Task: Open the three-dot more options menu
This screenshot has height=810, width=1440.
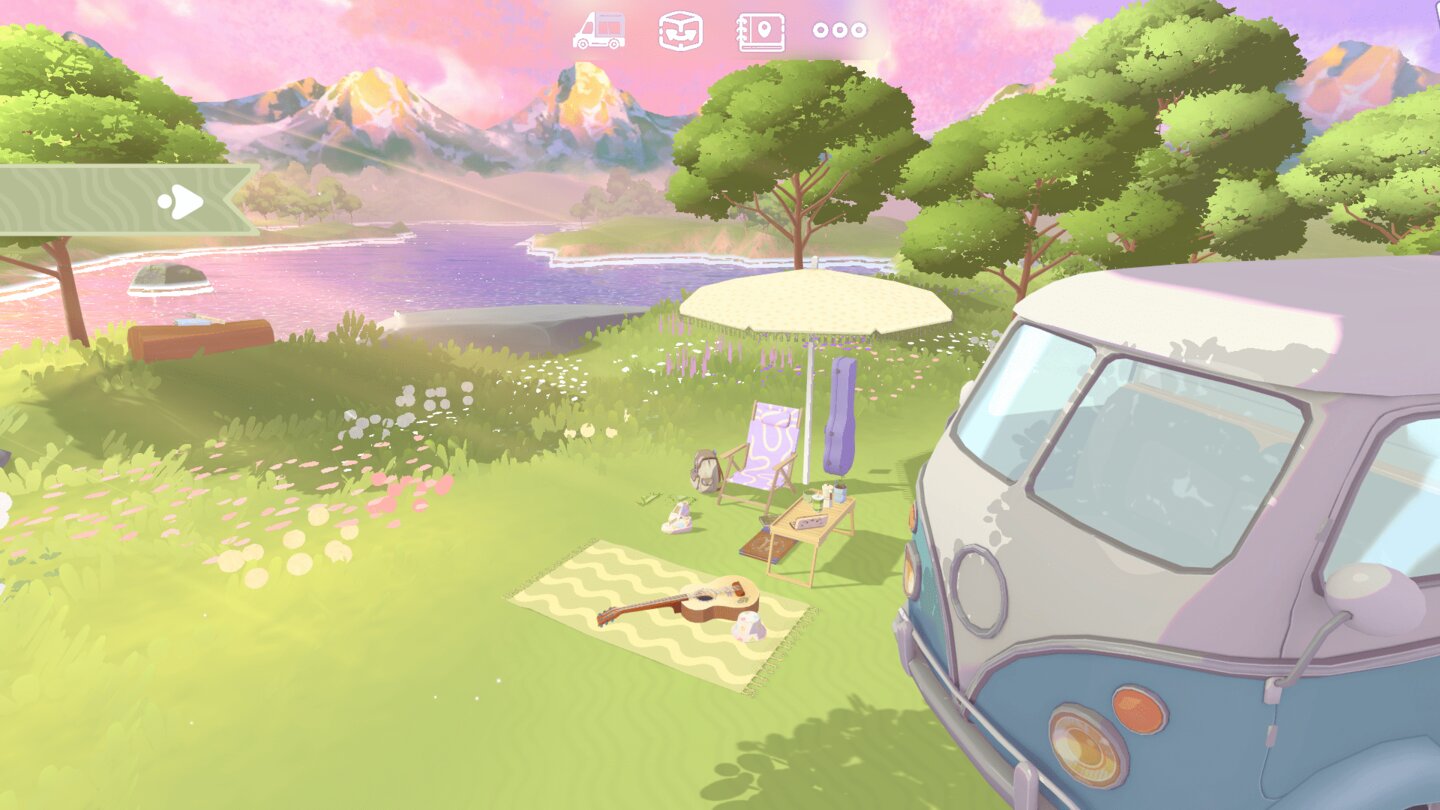Action: 840,30
